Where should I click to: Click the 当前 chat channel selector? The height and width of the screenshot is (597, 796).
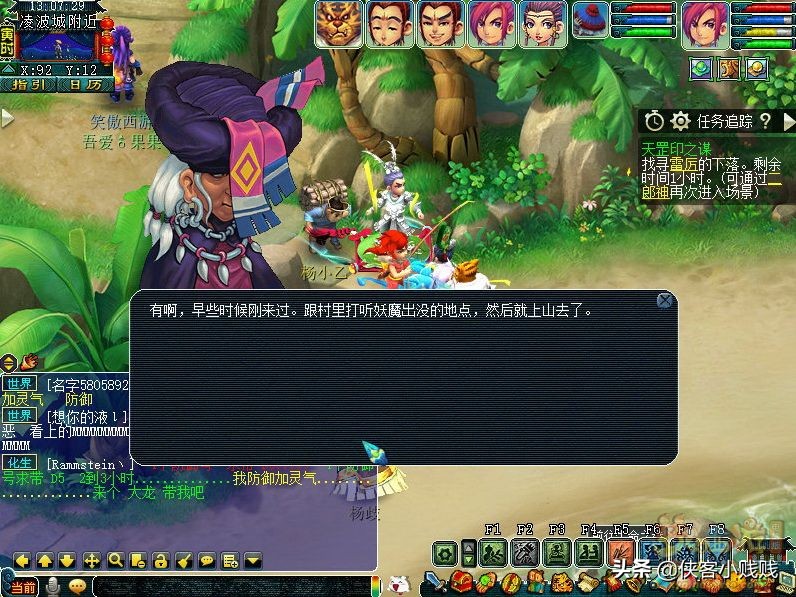[22, 587]
